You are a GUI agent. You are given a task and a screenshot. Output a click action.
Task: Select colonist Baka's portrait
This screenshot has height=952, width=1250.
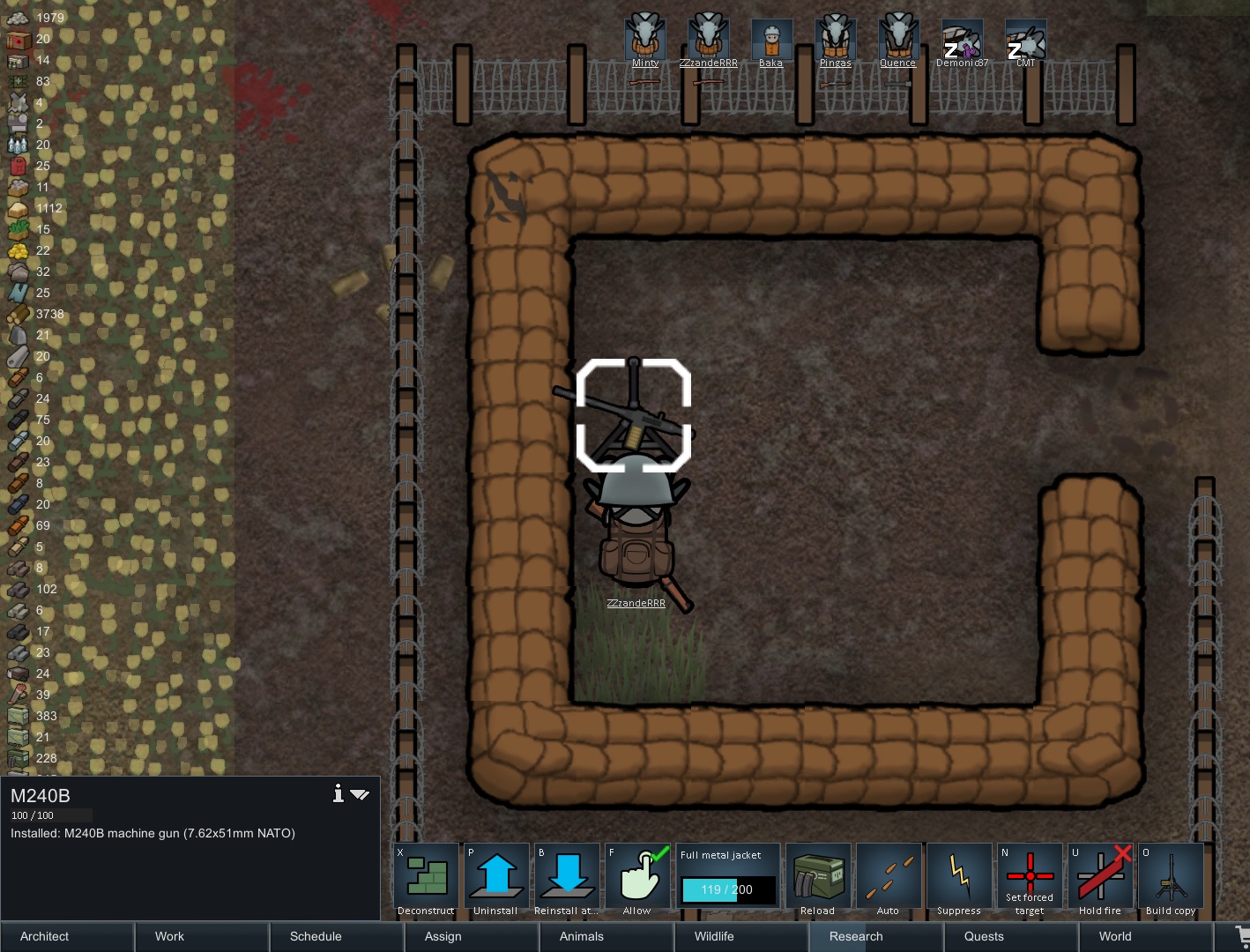click(x=771, y=41)
